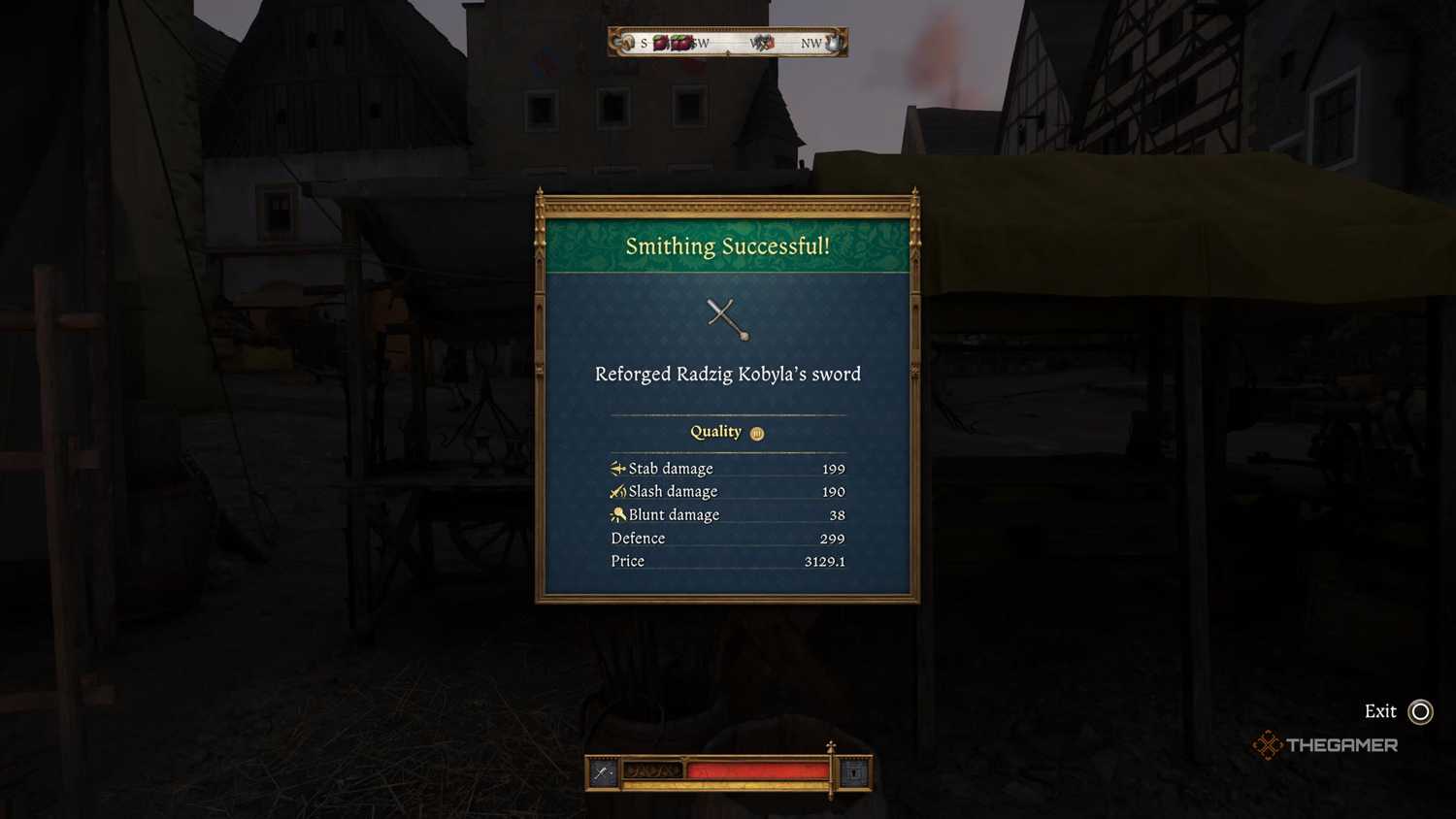
Task: Click the red smithing progress bar
Action: point(757,771)
